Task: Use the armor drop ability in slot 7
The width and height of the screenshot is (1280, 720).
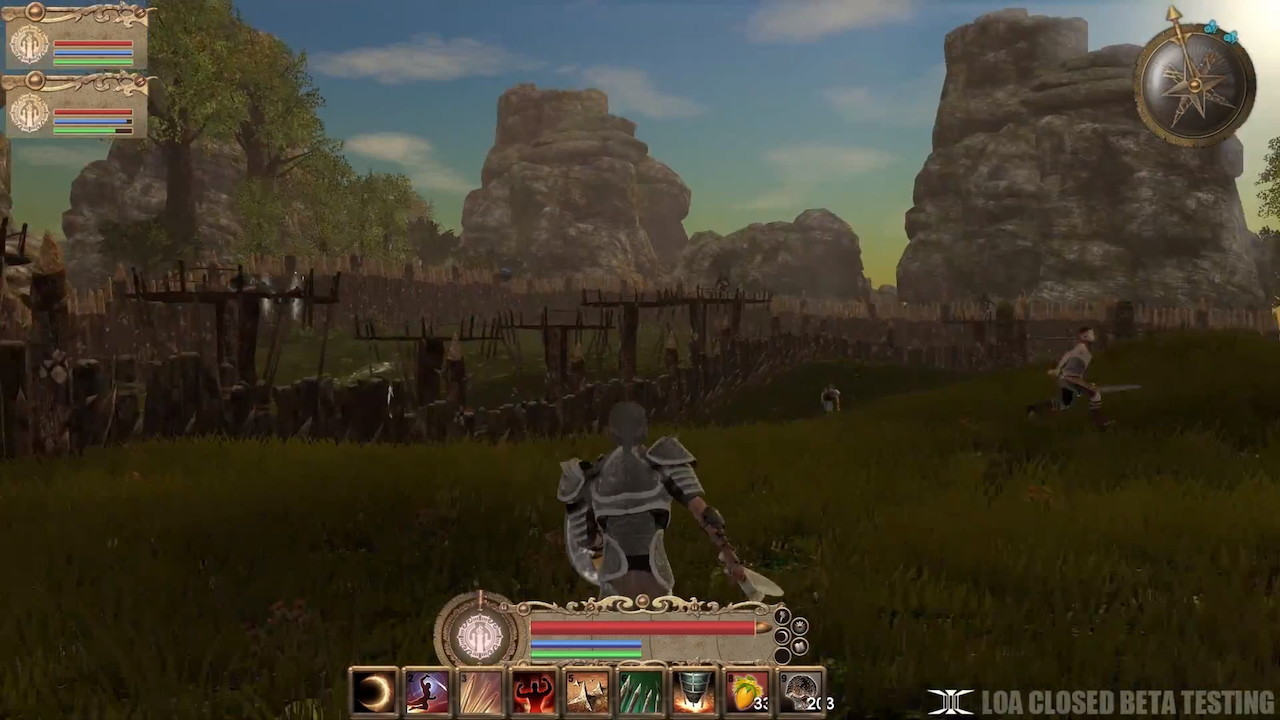Action: [x=691, y=690]
